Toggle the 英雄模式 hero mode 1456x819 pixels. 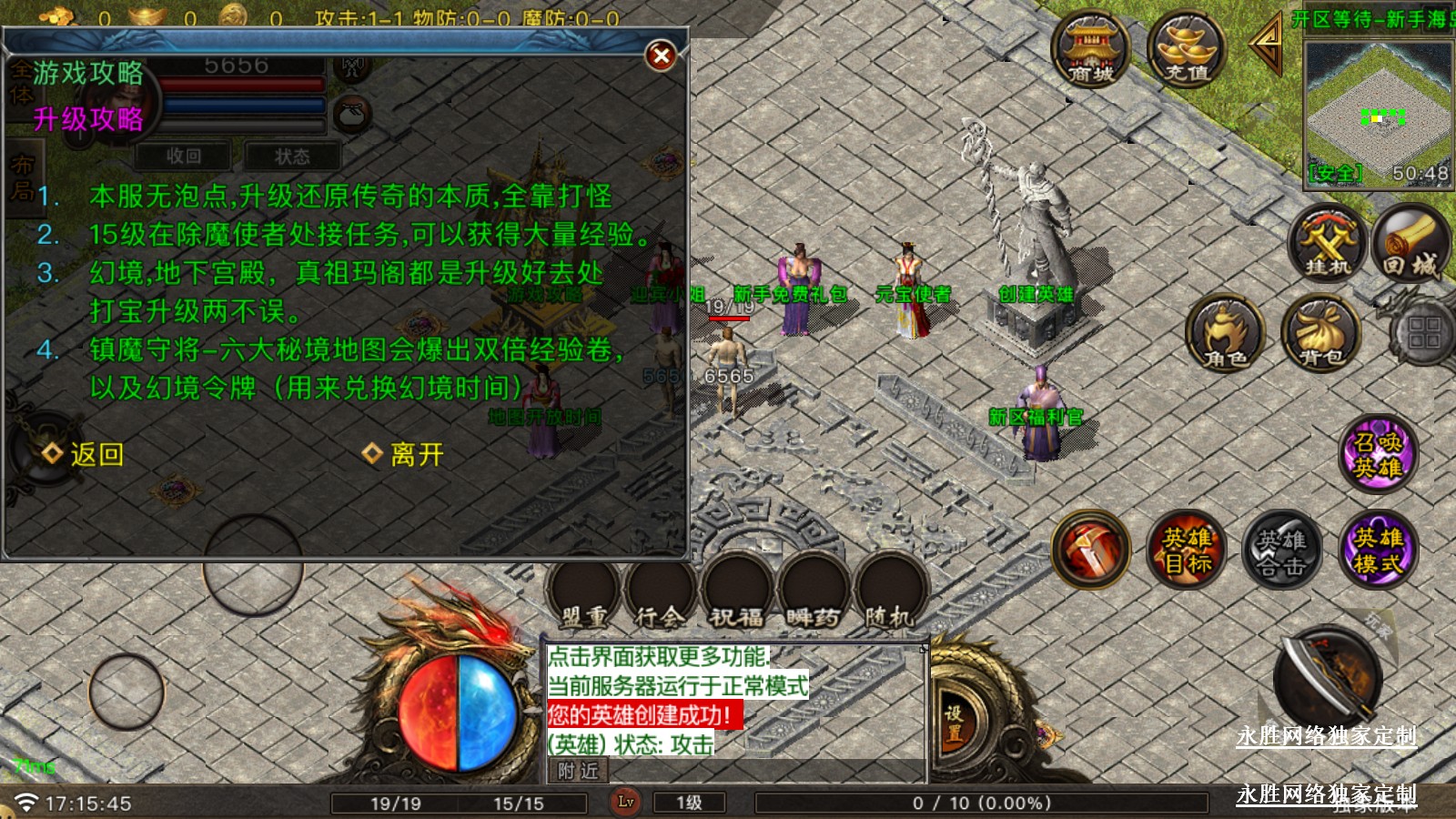tap(1377, 550)
